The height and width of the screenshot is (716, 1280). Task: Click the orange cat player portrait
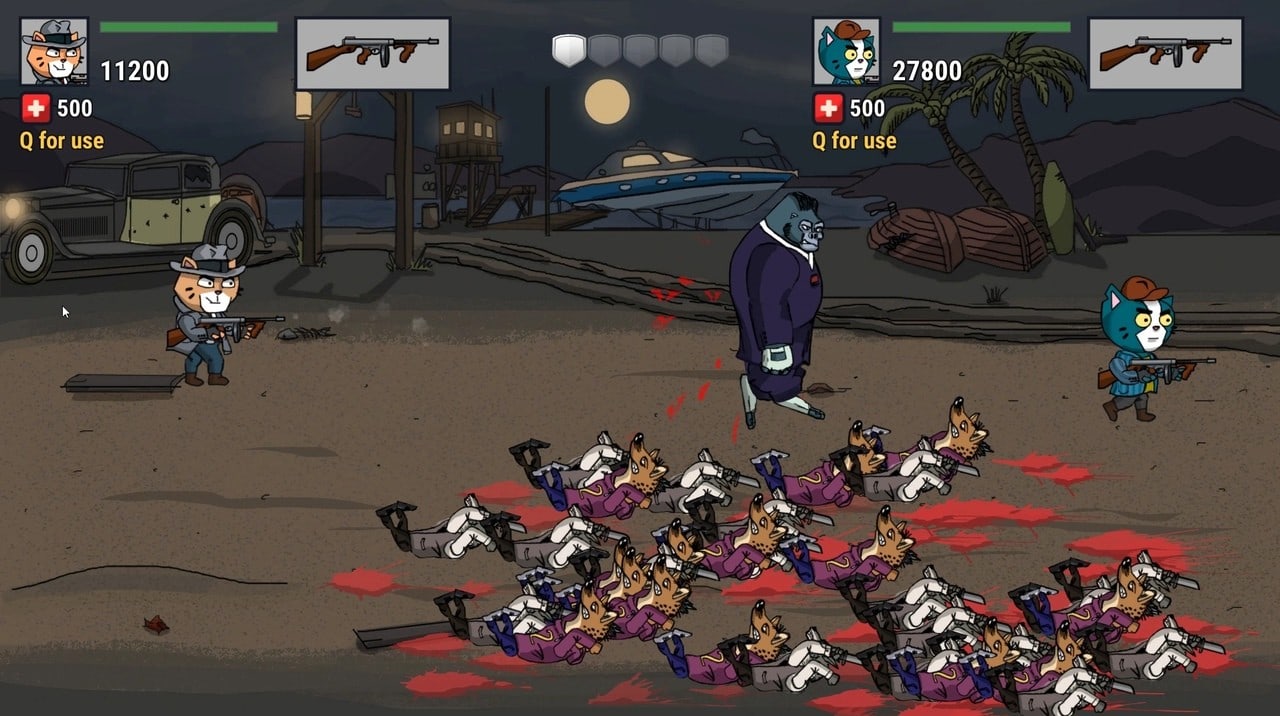tap(54, 51)
